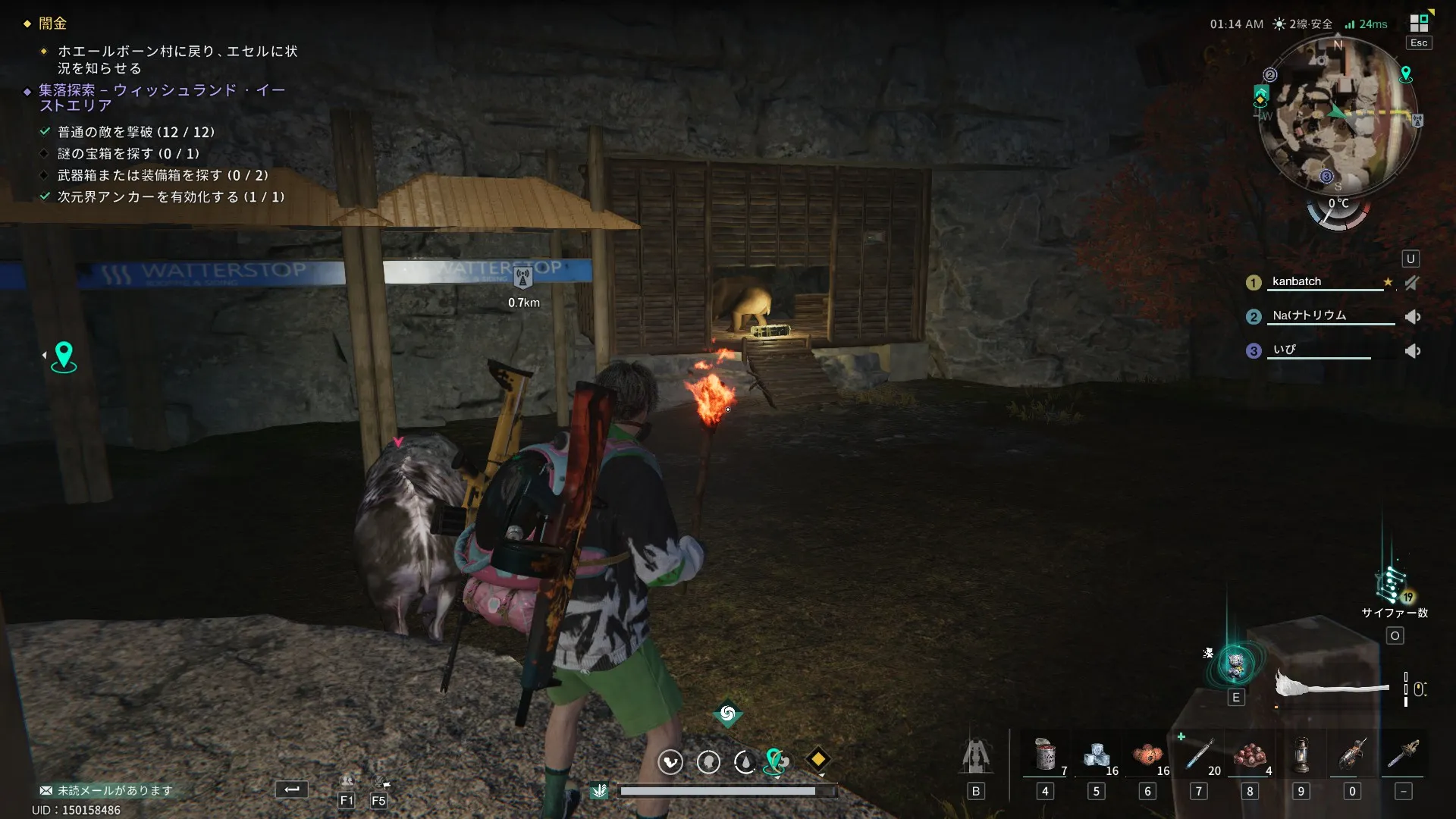This screenshot has height=819, width=1456.
Task: Equip the lantern from the hotbar
Action: (1301, 755)
